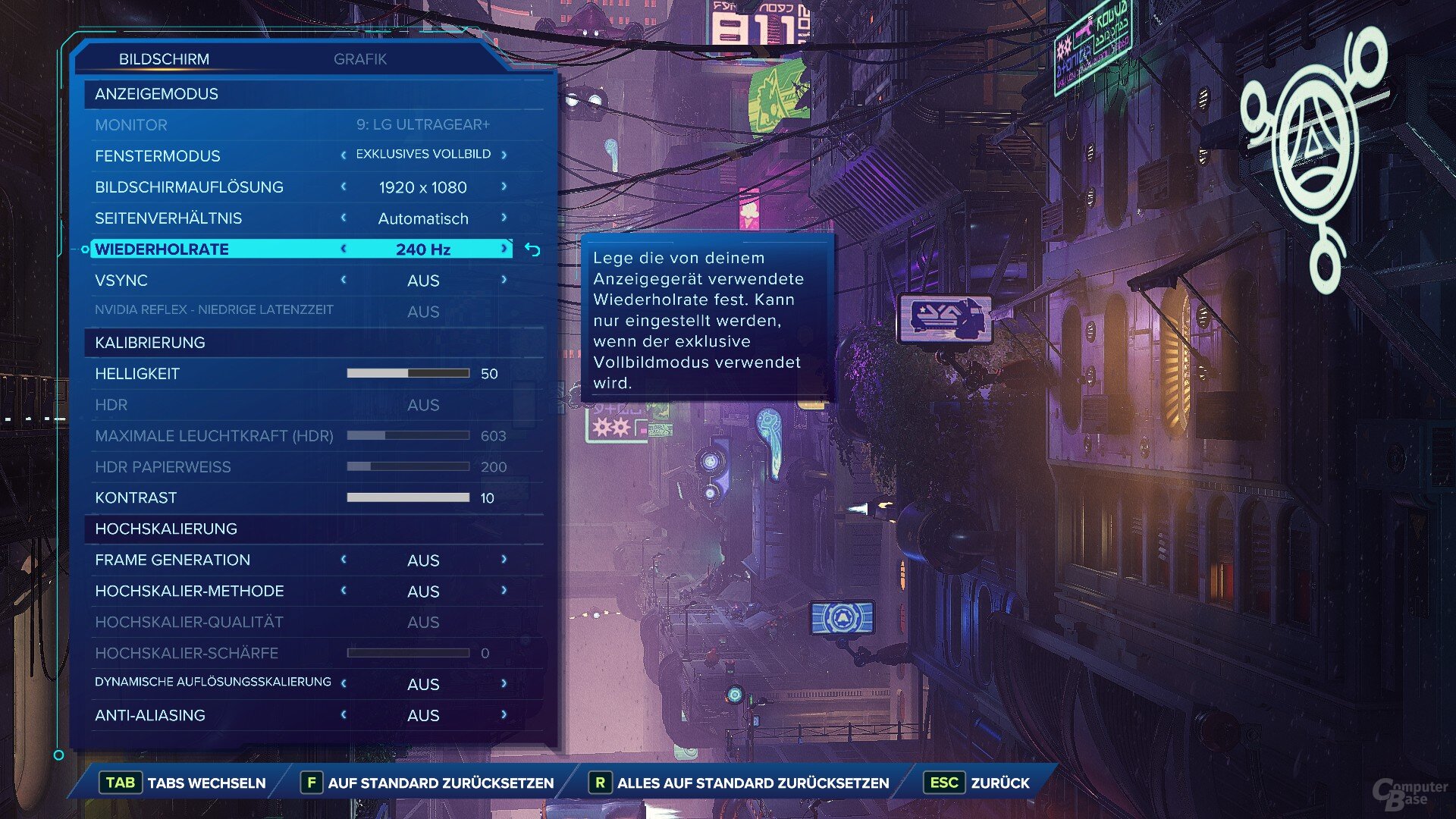The width and height of the screenshot is (1456, 819).
Task: Select the Bildschirm tab
Action: tap(164, 59)
